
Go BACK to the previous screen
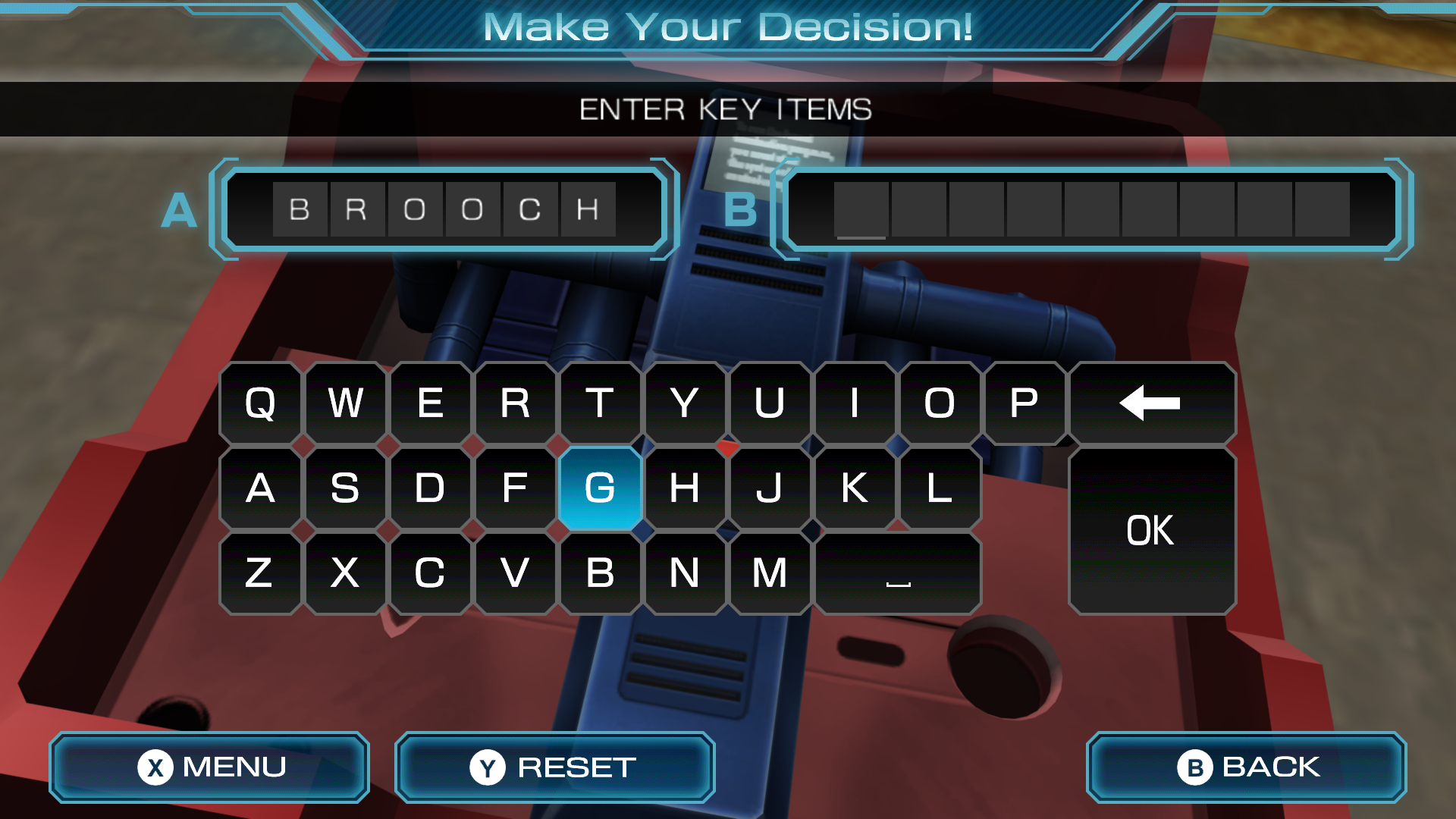(1246, 767)
